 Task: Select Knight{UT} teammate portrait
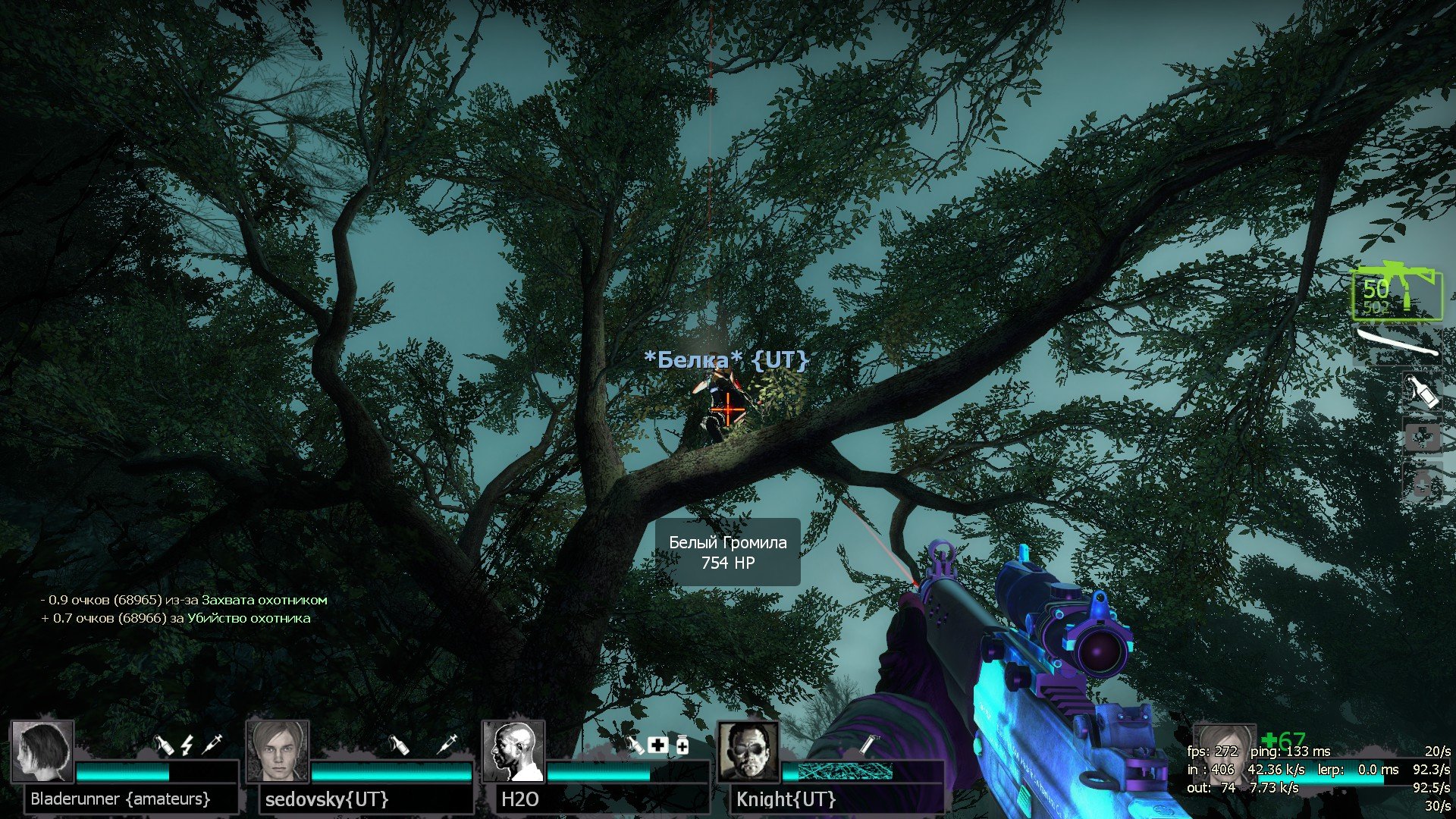pos(748,751)
